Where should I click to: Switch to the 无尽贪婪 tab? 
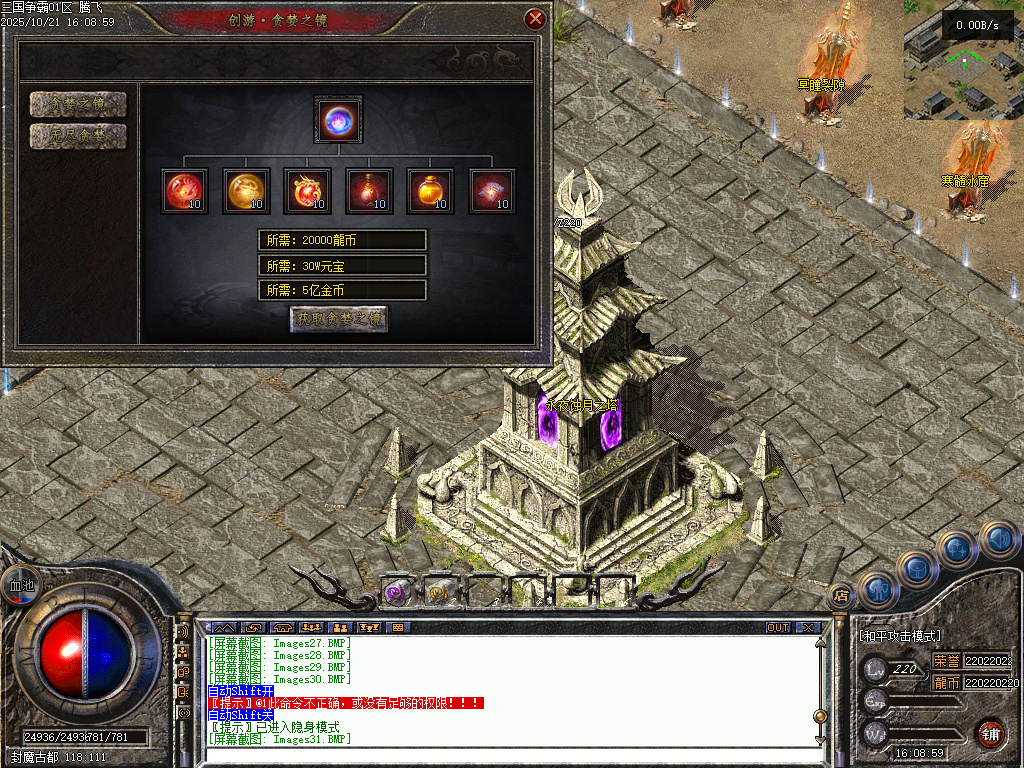(x=78, y=136)
